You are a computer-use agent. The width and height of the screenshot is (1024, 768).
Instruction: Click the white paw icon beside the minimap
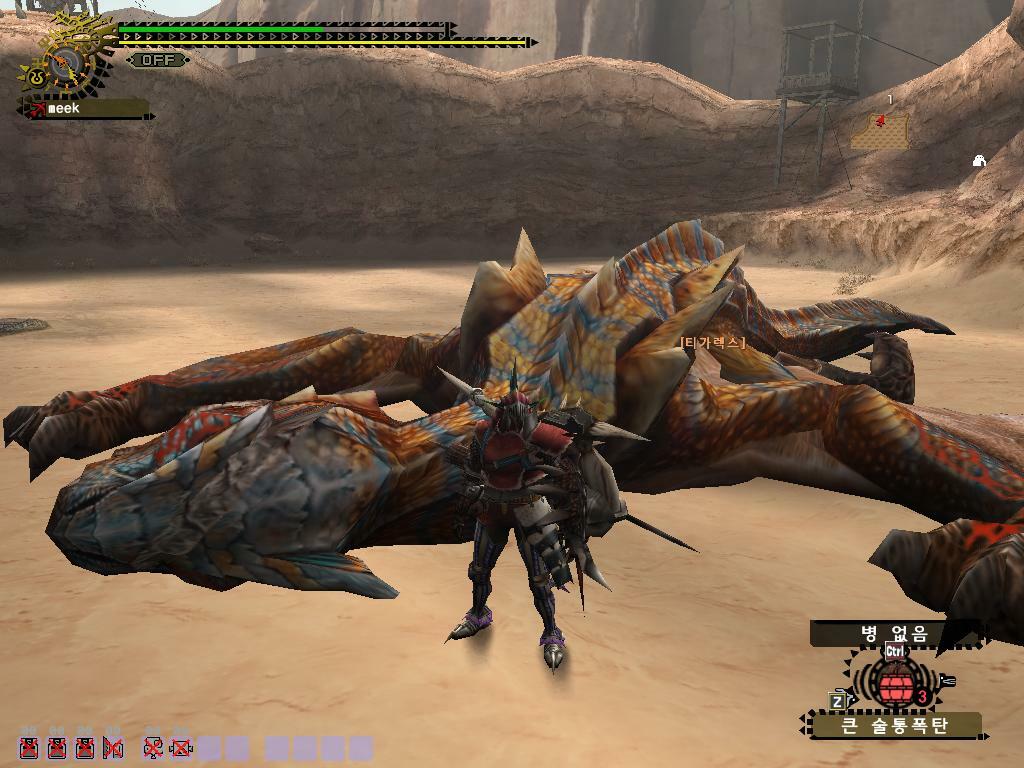[980, 160]
